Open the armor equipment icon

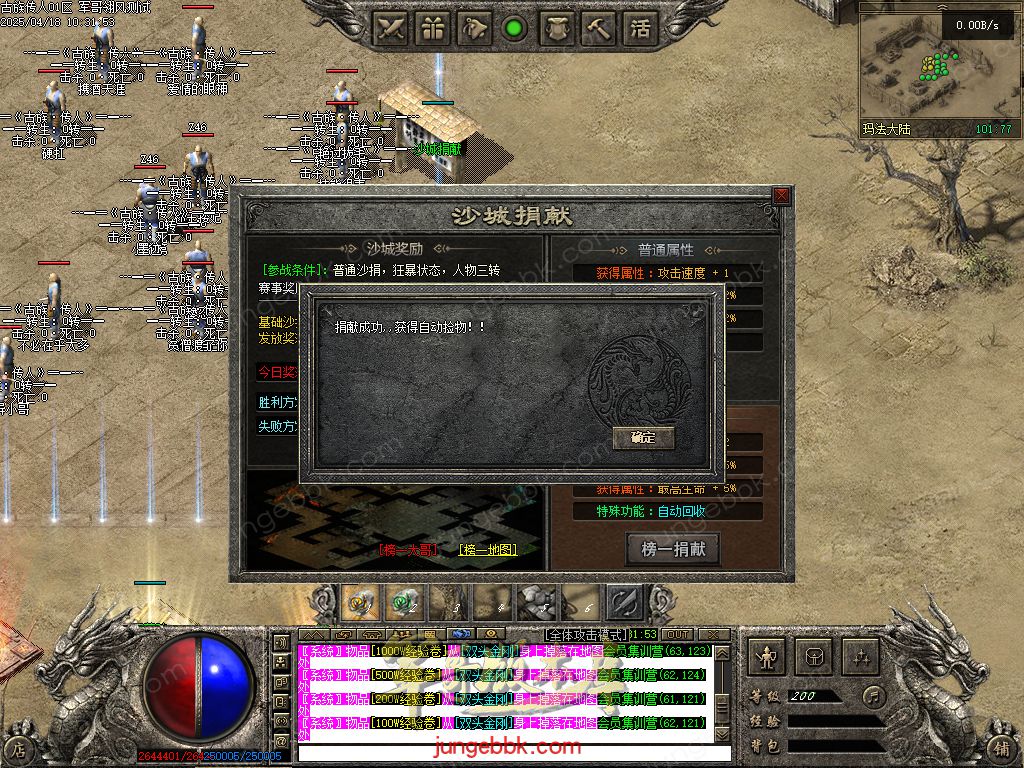coord(557,29)
